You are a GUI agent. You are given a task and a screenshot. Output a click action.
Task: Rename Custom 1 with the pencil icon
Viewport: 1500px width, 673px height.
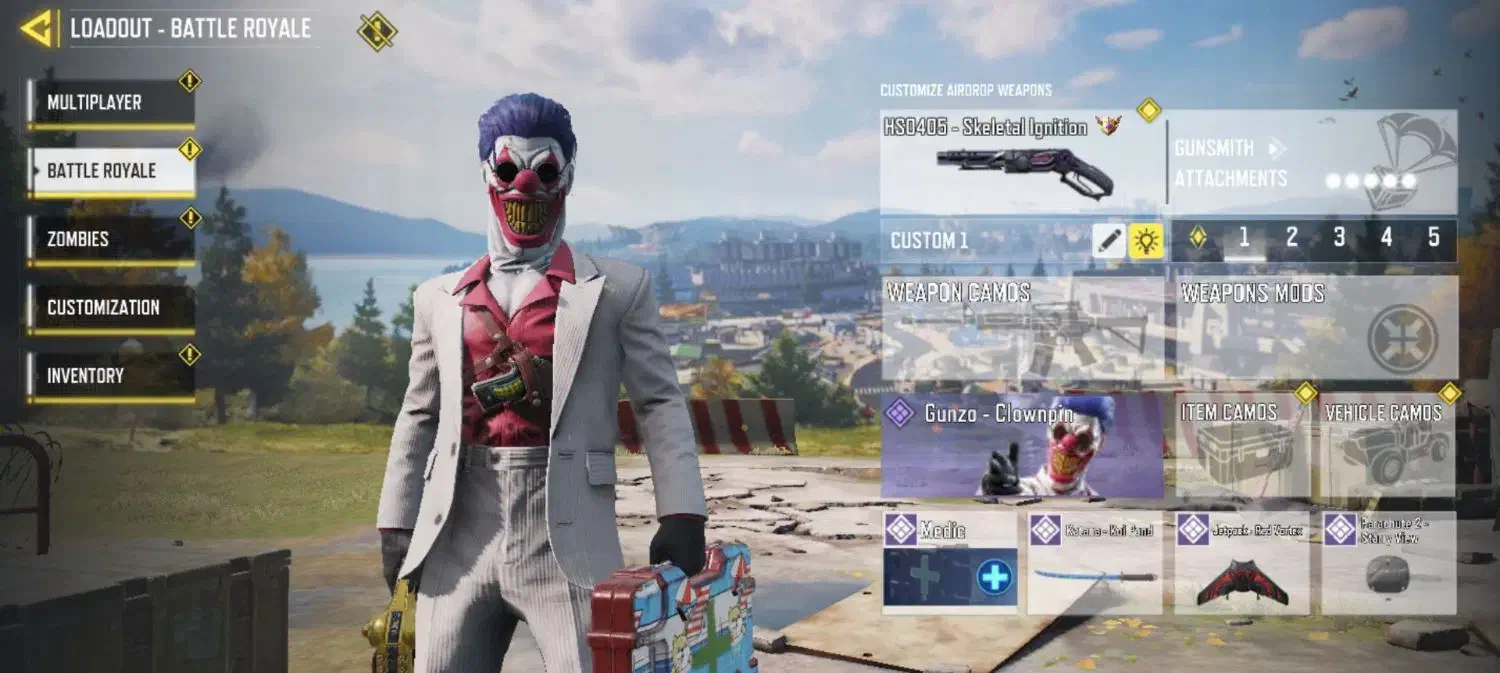1109,240
